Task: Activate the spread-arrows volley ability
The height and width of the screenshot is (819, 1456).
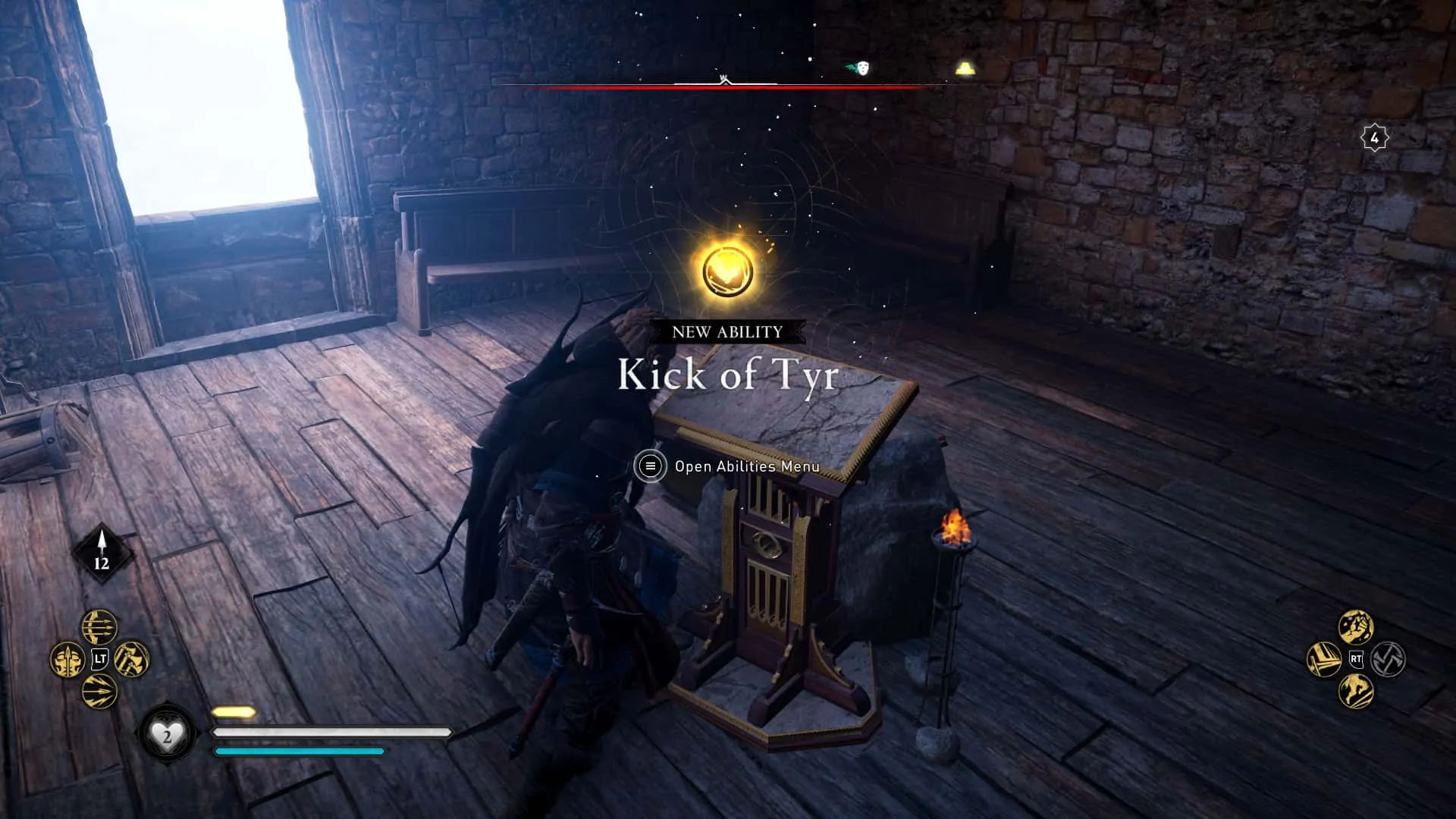Action: [99, 691]
